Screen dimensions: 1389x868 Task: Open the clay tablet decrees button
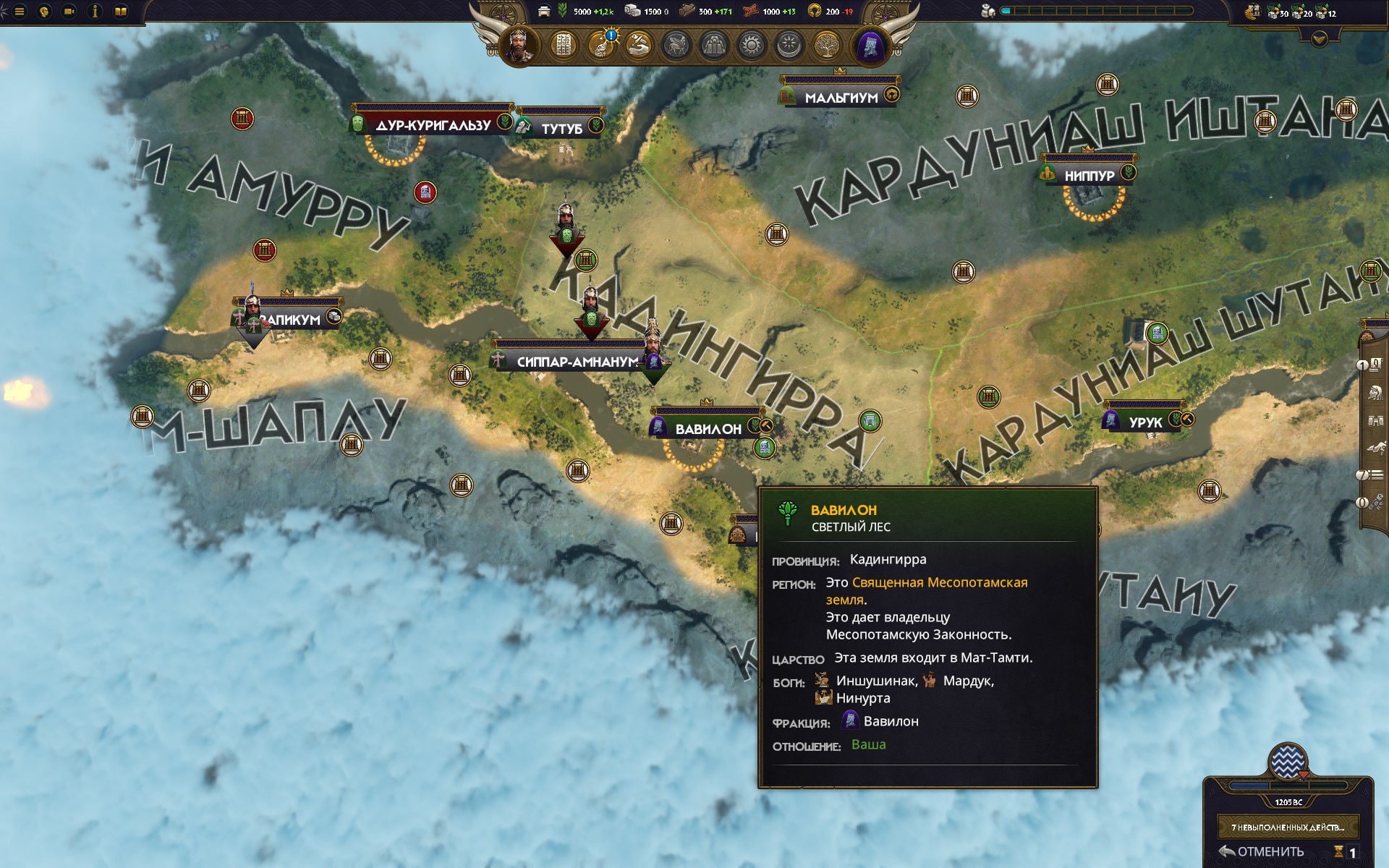pos(563,46)
